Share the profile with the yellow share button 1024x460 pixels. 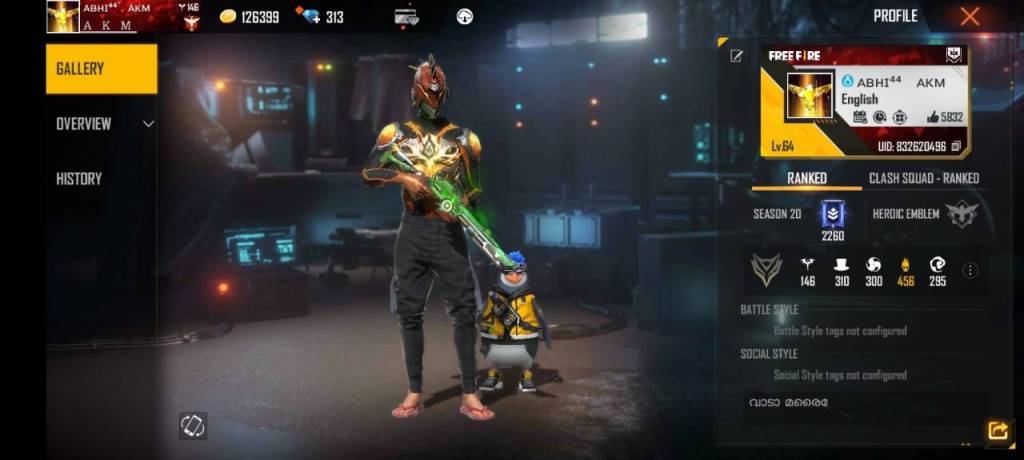tap(997, 430)
